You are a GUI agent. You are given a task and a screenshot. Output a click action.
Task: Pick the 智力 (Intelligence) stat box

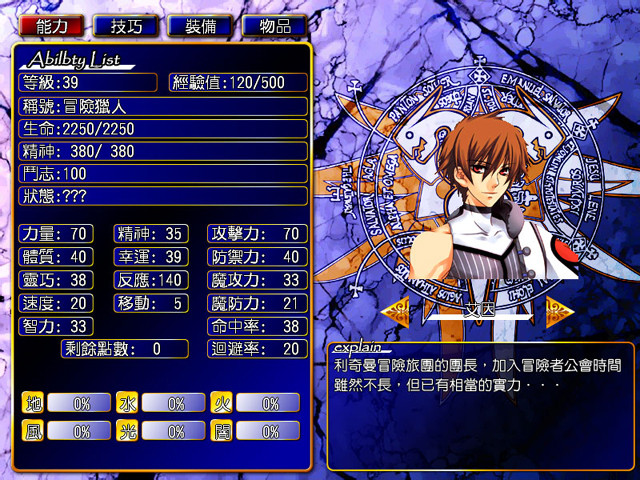click(56, 326)
